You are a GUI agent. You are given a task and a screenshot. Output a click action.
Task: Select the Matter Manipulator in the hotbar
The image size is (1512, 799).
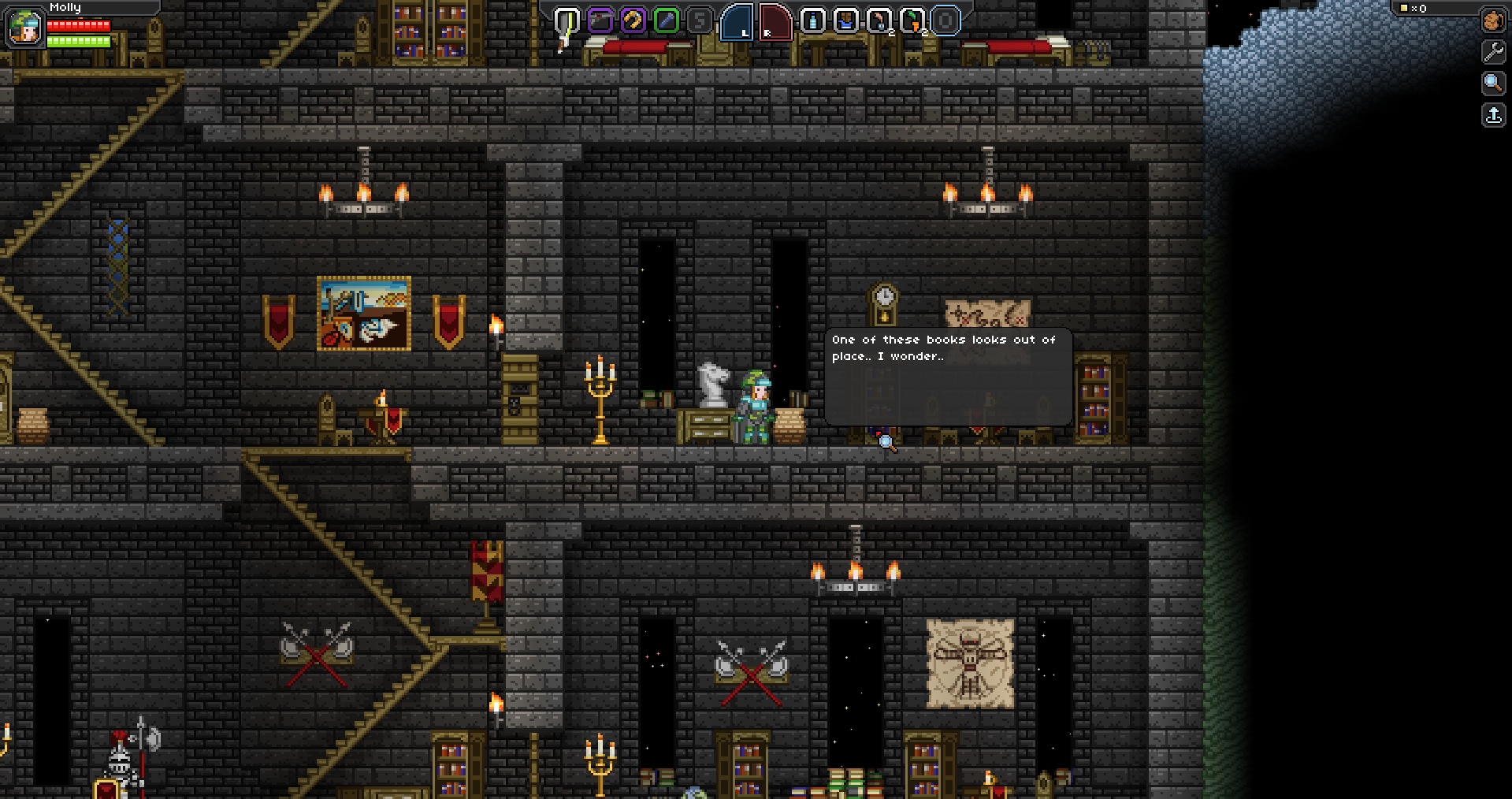coord(600,22)
